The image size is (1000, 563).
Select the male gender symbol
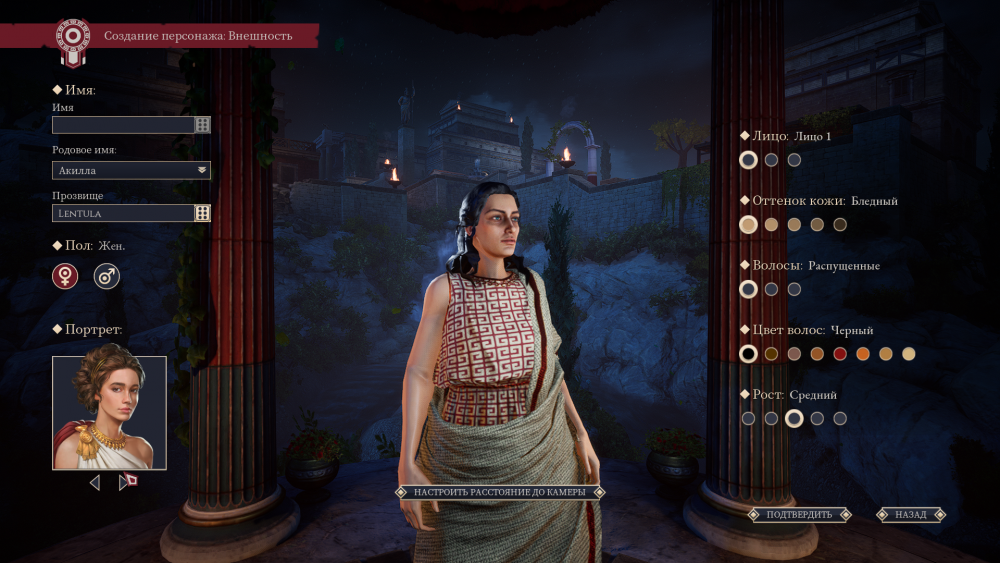pos(107,277)
